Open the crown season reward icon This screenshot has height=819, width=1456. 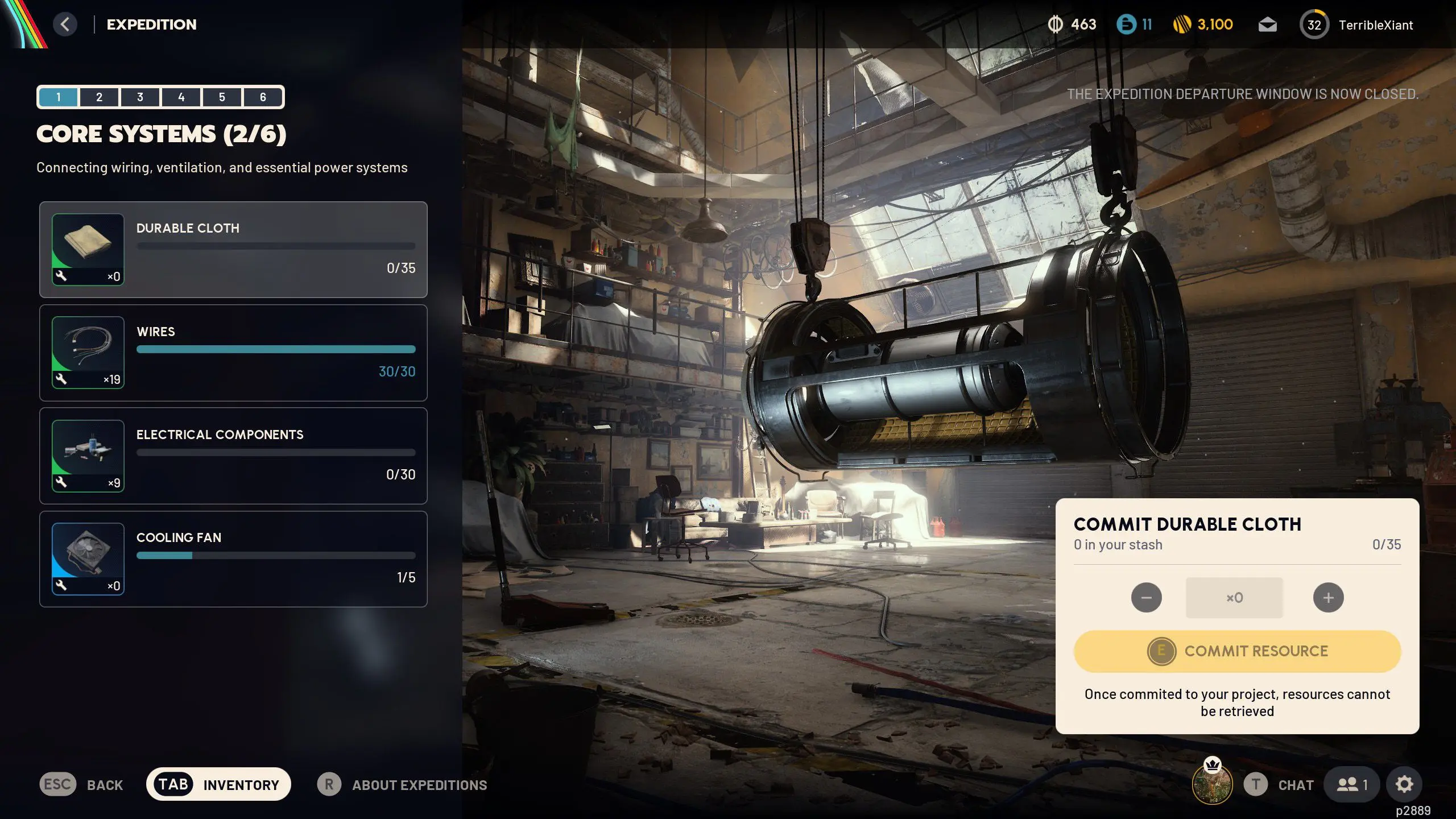click(1211, 784)
